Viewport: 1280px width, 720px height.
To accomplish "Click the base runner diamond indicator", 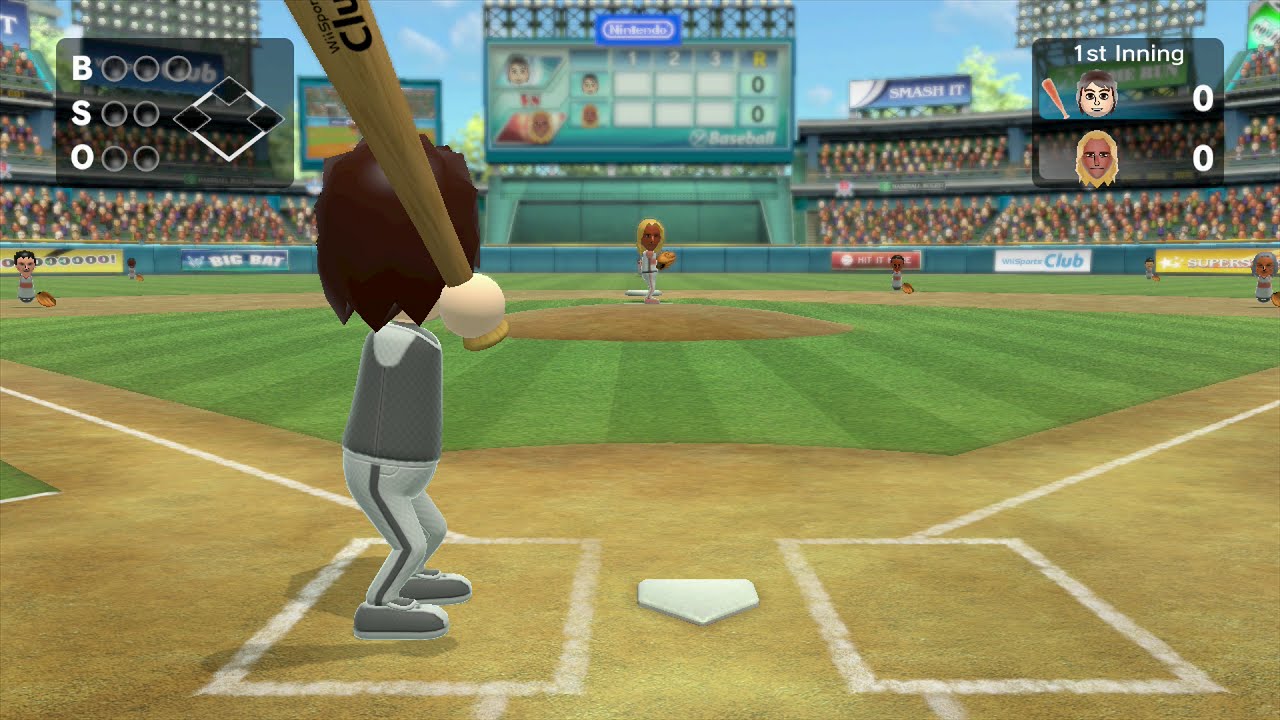I will [229, 118].
